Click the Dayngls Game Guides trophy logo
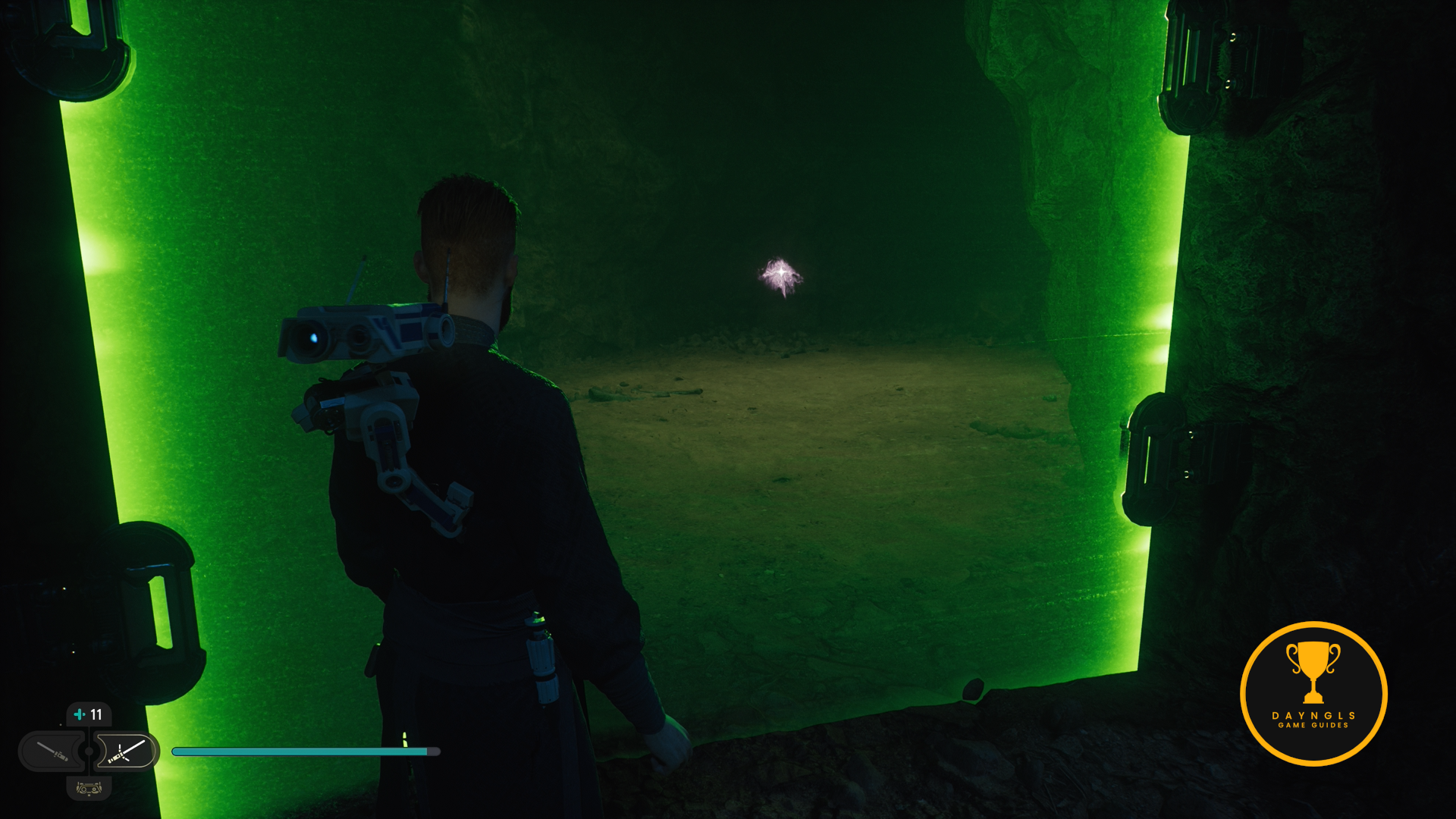The image size is (1456, 819). (x=1313, y=693)
